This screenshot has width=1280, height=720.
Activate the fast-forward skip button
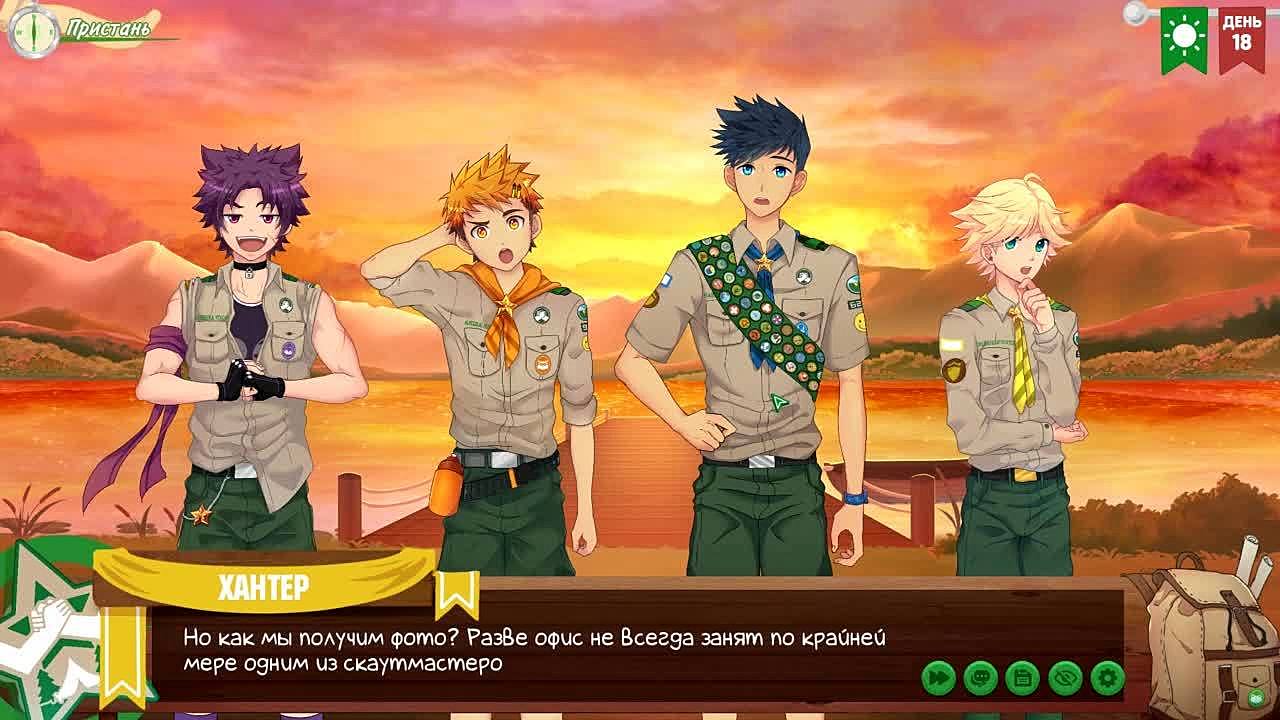click(x=938, y=678)
